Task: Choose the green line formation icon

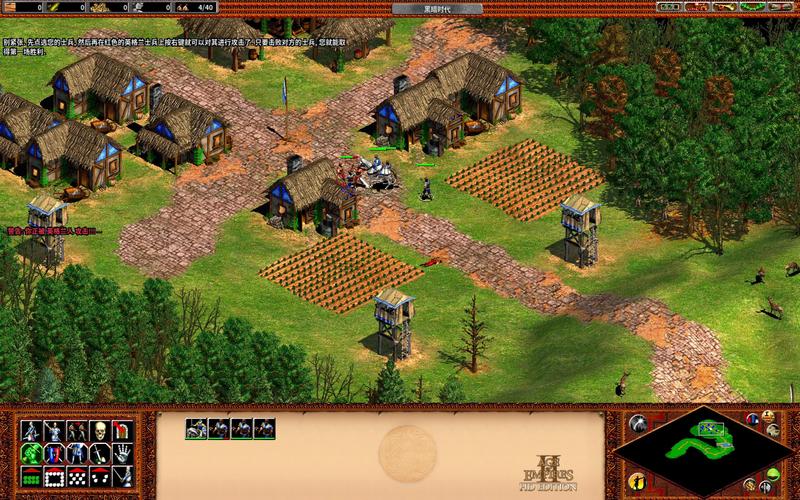Action: 30,476
